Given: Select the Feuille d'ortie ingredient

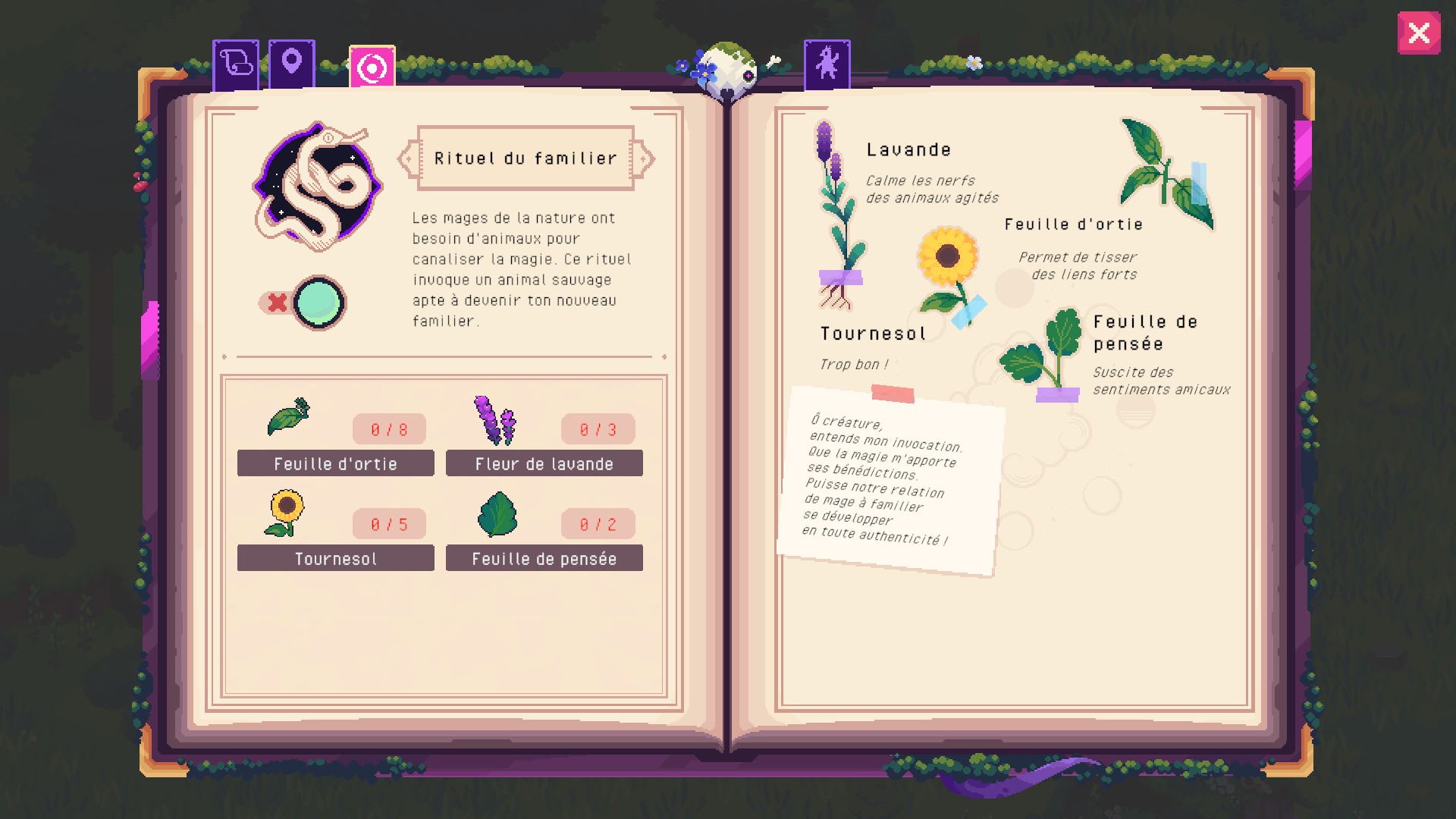Looking at the screenshot, I should click(335, 463).
